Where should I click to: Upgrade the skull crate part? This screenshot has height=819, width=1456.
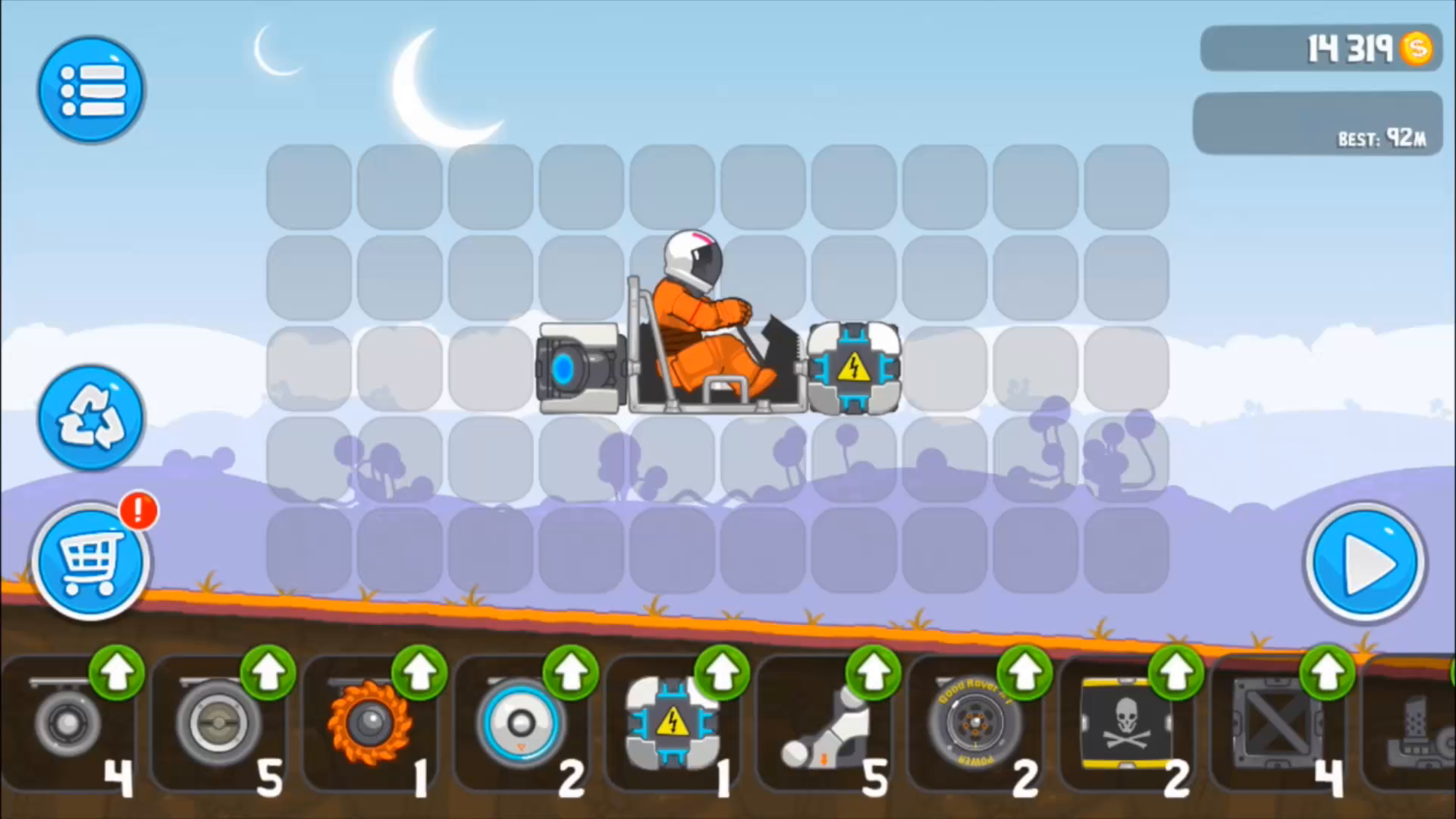pos(1175,673)
